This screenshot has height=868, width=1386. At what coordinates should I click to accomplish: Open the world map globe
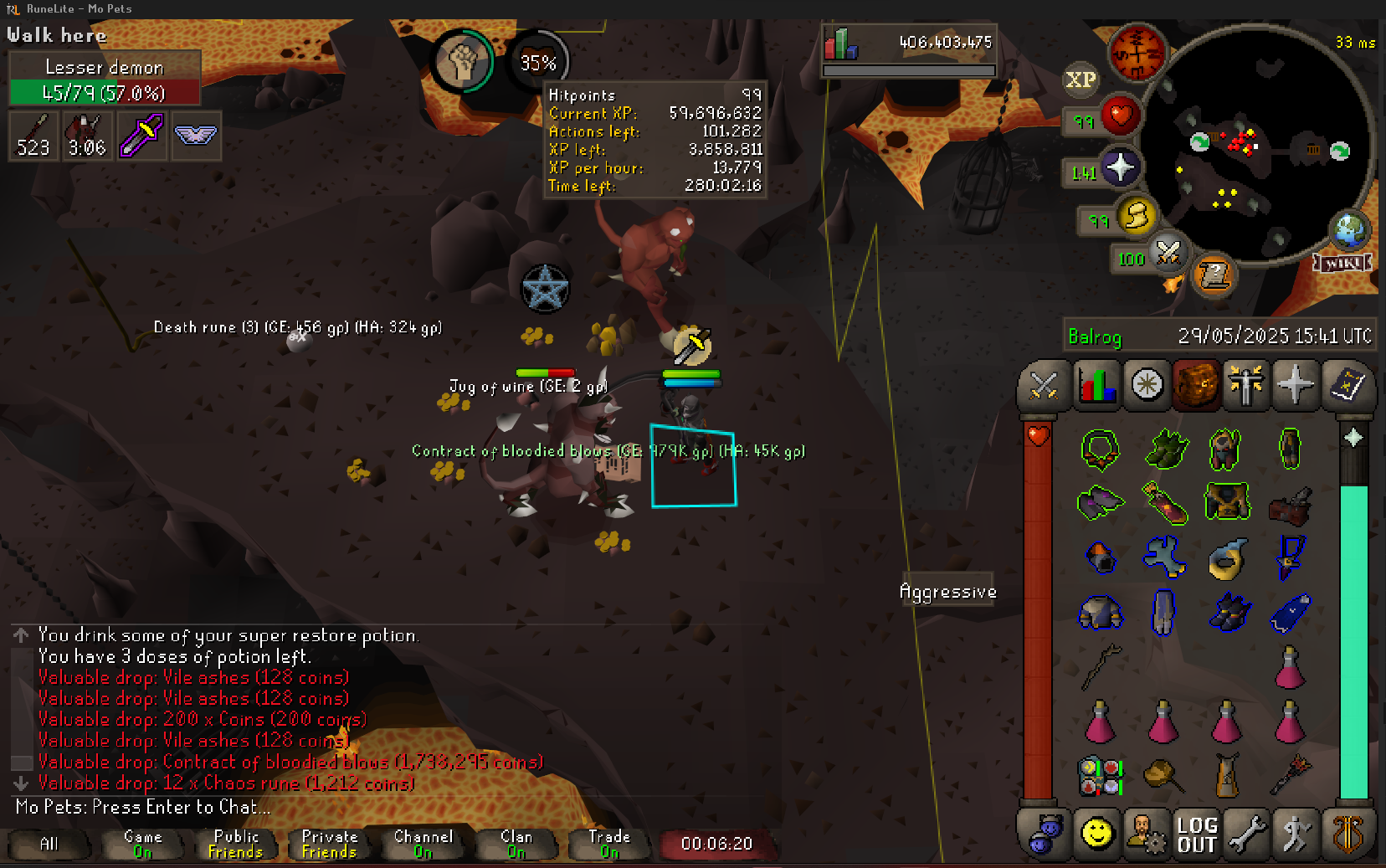(x=1349, y=229)
